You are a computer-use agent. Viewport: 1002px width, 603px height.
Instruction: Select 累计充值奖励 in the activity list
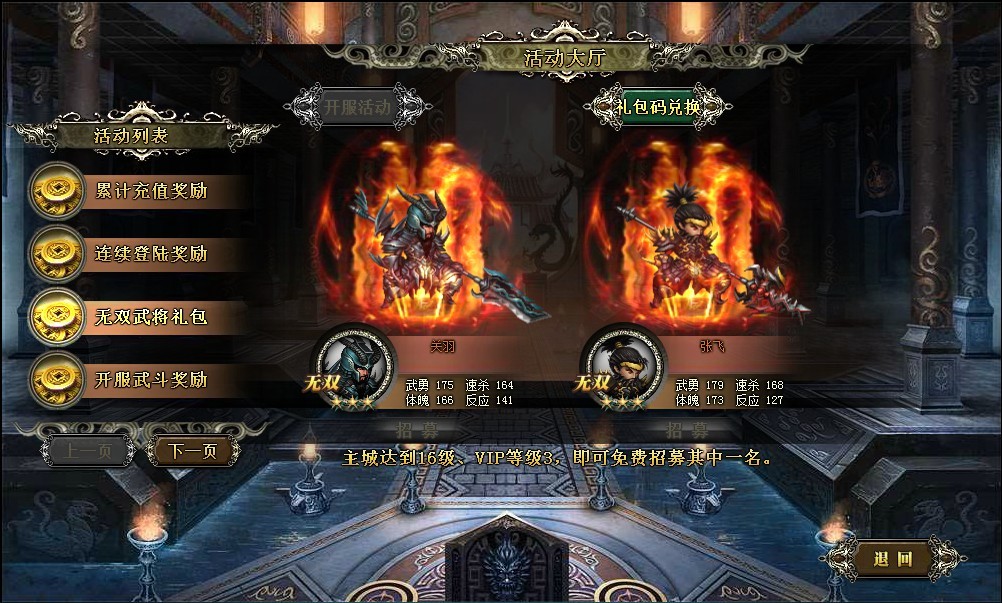click(x=150, y=190)
